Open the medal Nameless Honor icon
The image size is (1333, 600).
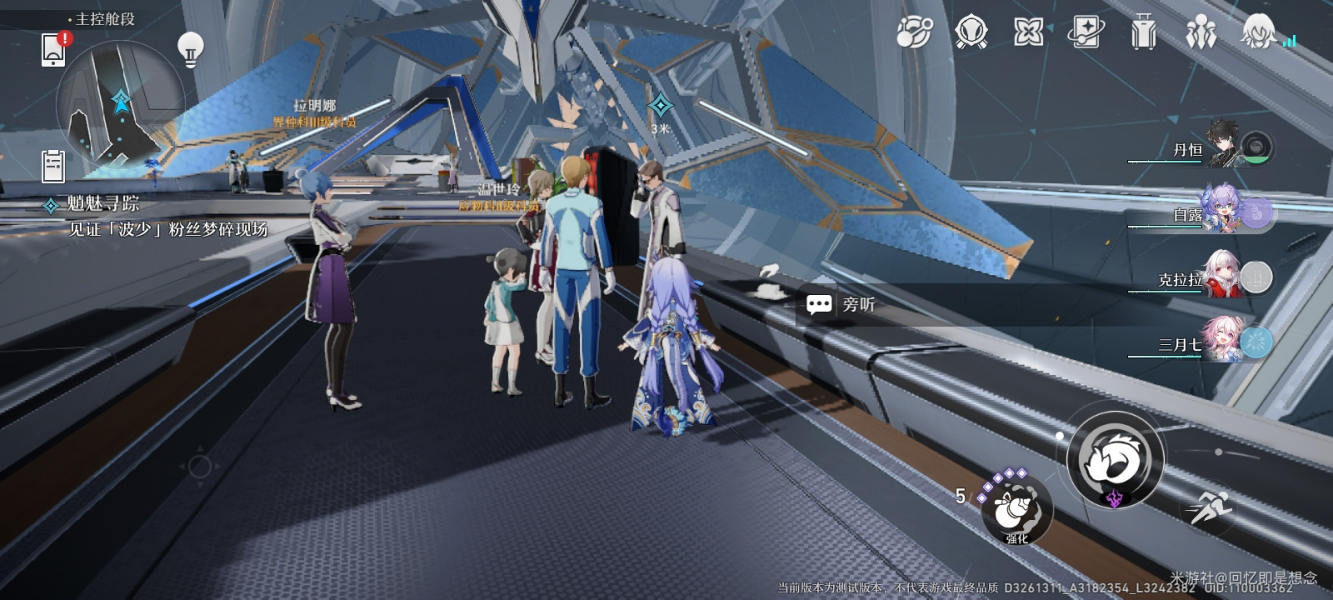(x=971, y=33)
